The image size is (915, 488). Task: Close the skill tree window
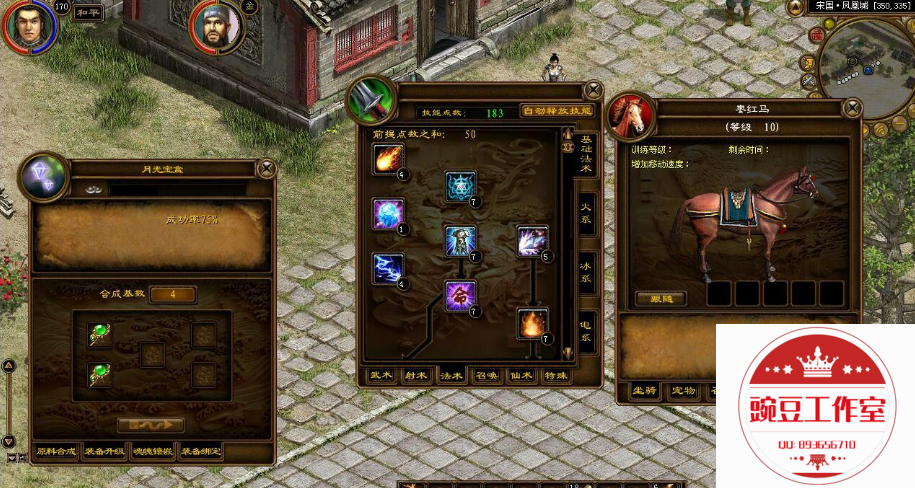click(x=593, y=89)
